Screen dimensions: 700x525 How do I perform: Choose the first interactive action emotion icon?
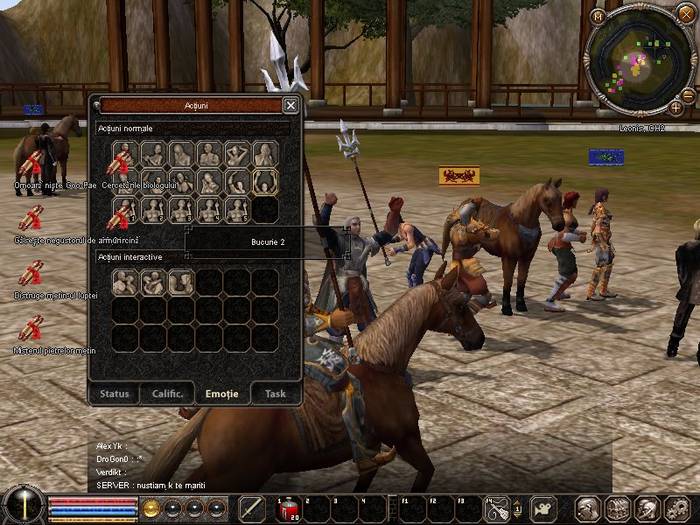click(x=125, y=283)
